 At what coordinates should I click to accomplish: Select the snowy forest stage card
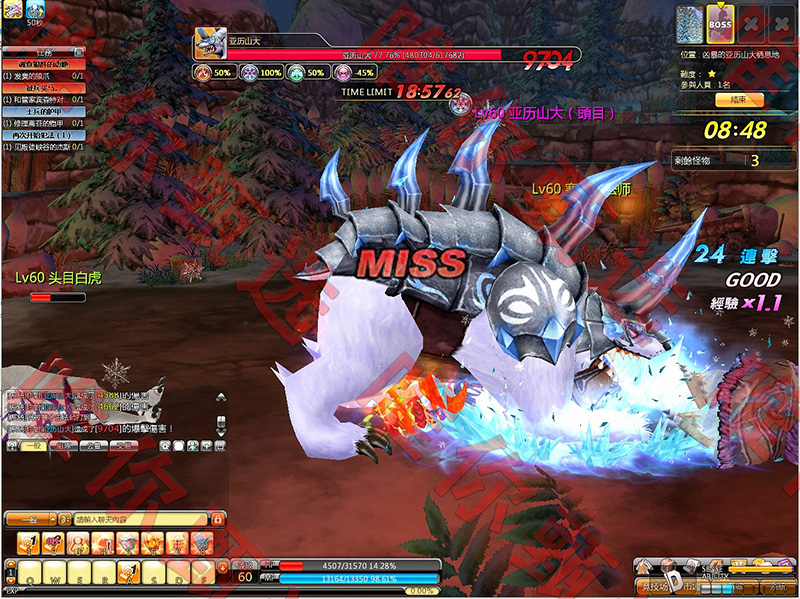[x=689, y=23]
